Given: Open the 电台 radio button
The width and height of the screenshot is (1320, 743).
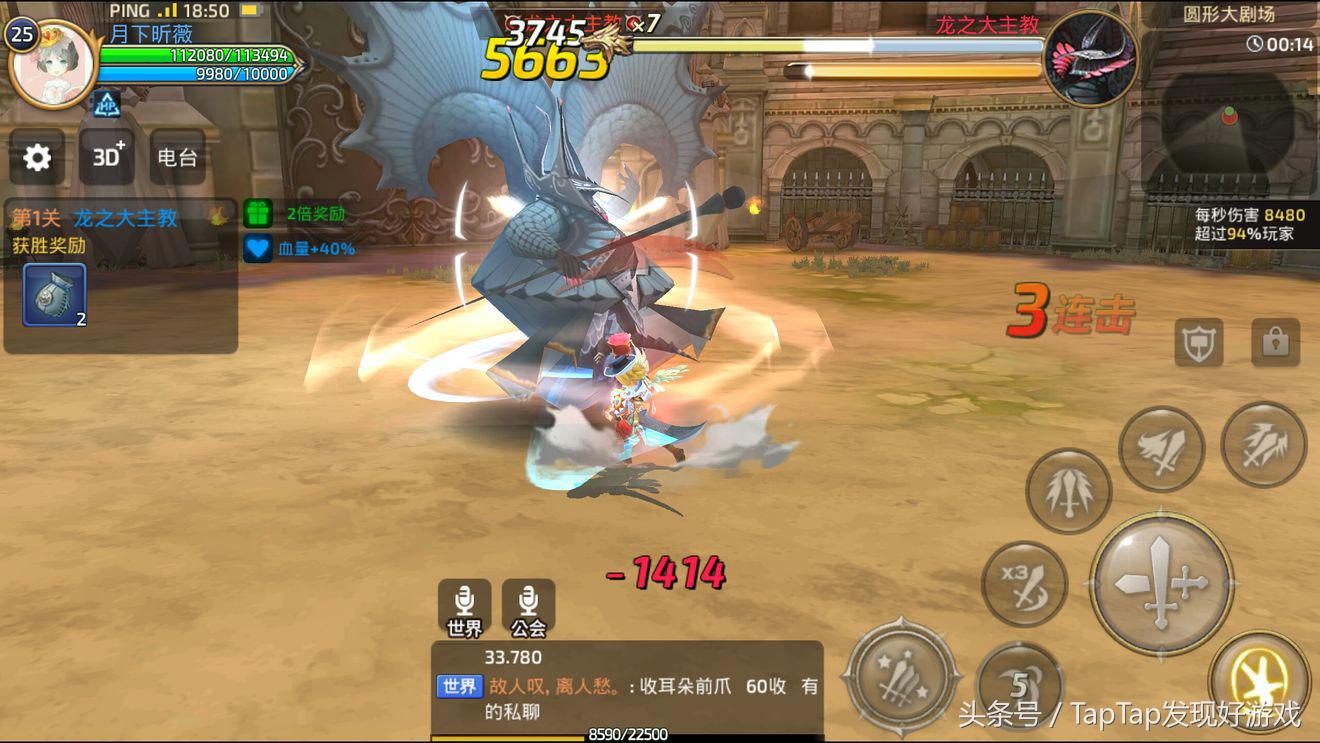Looking at the screenshot, I should 177,157.
